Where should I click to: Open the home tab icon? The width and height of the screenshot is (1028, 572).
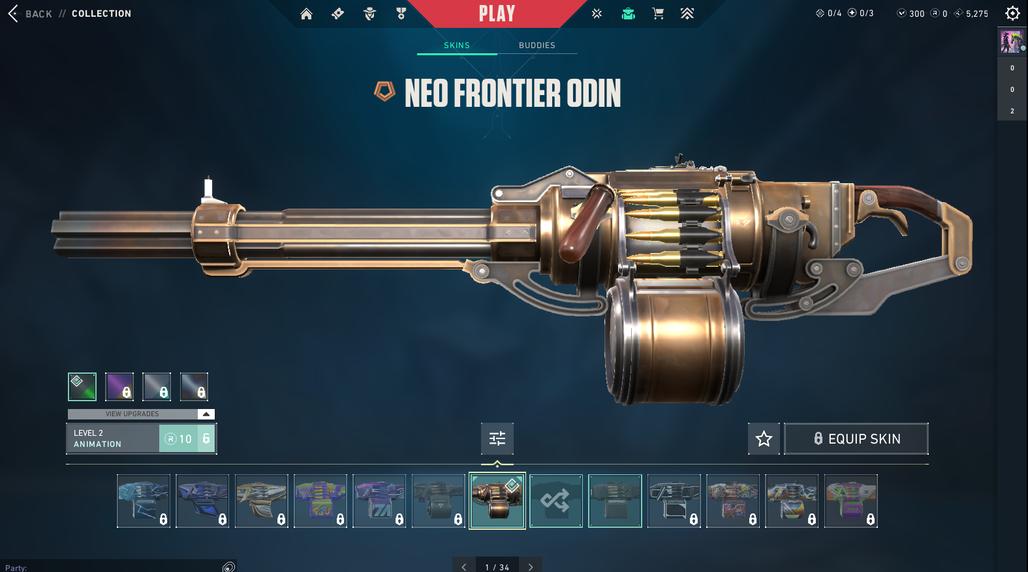point(306,14)
